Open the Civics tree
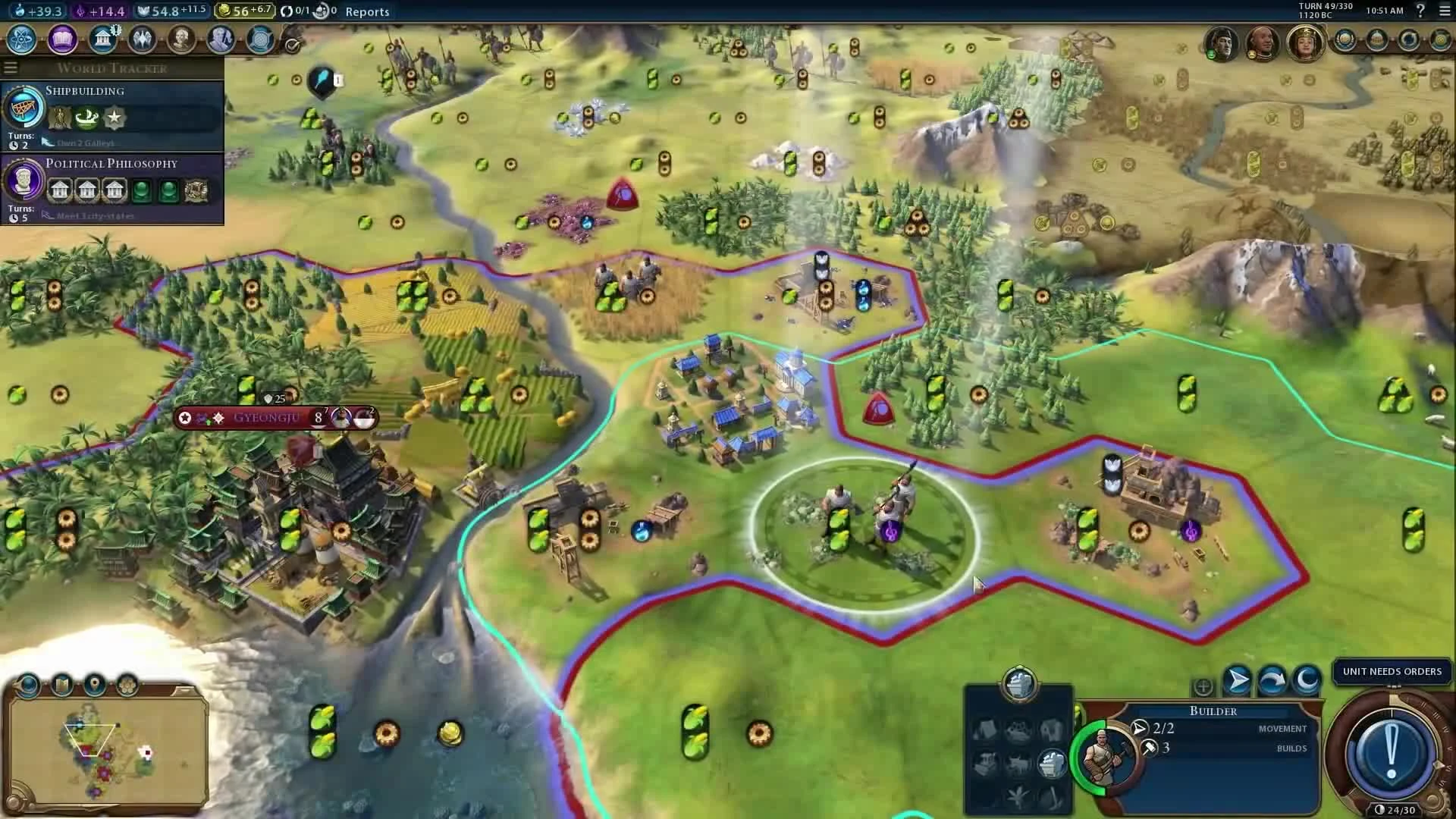Image resolution: width=1456 pixels, height=819 pixels. pos(62,41)
